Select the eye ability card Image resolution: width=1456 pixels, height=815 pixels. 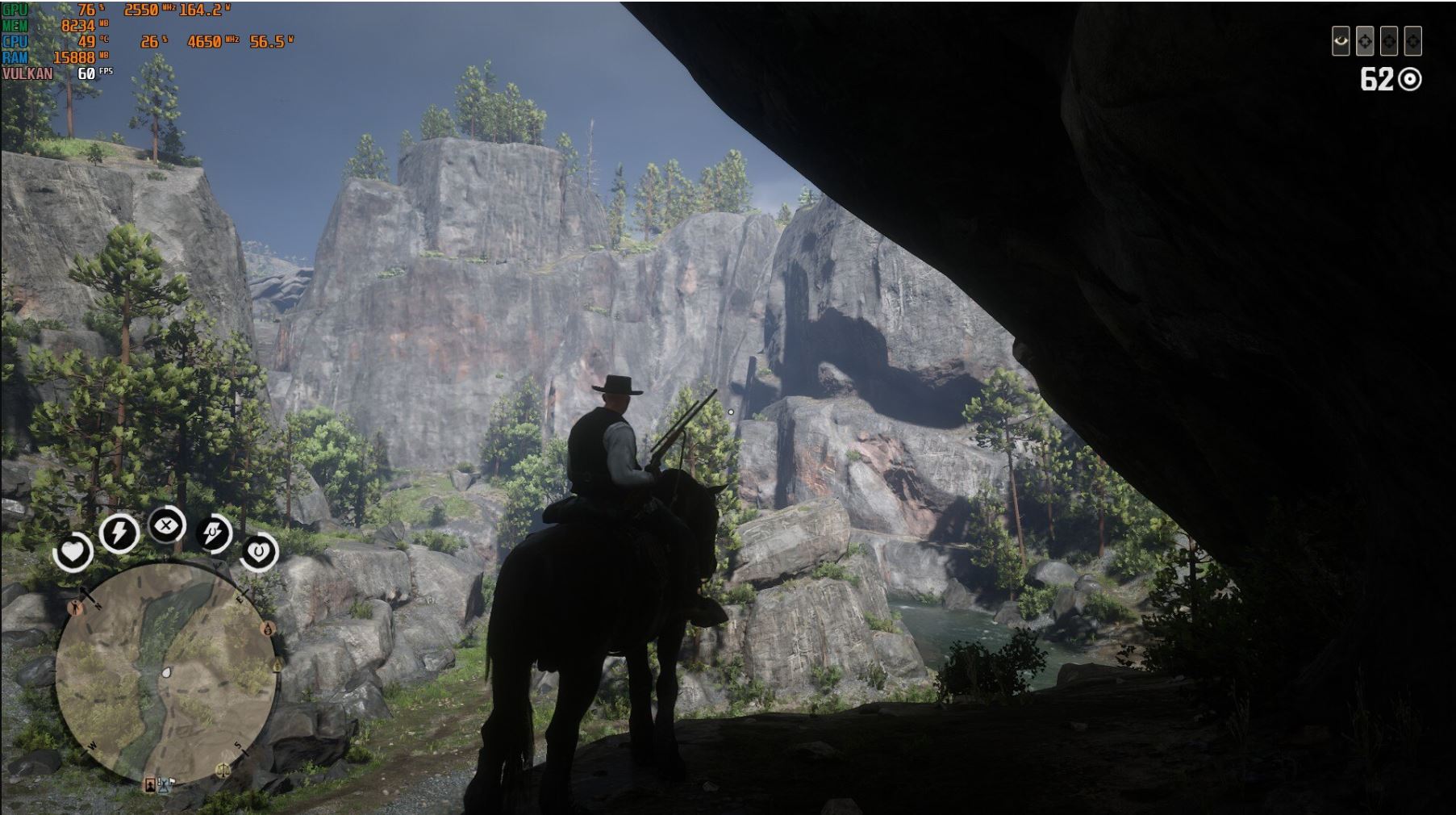[1341, 41]
